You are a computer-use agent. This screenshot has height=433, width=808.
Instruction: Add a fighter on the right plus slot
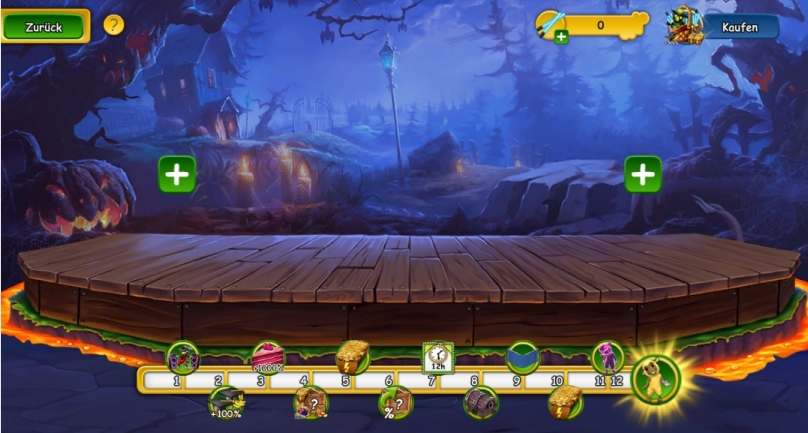643,174
